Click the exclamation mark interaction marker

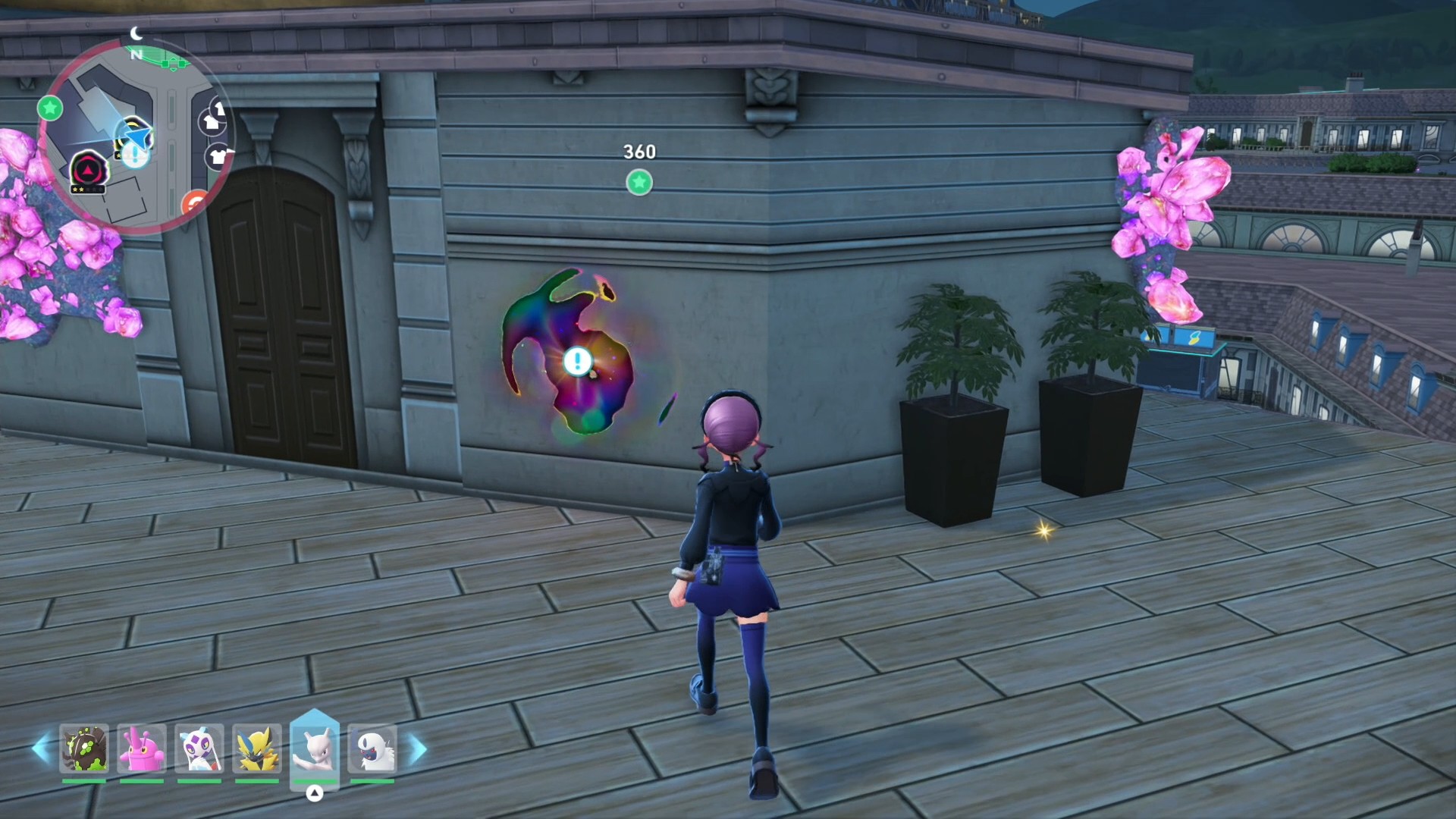pos(578,362)
